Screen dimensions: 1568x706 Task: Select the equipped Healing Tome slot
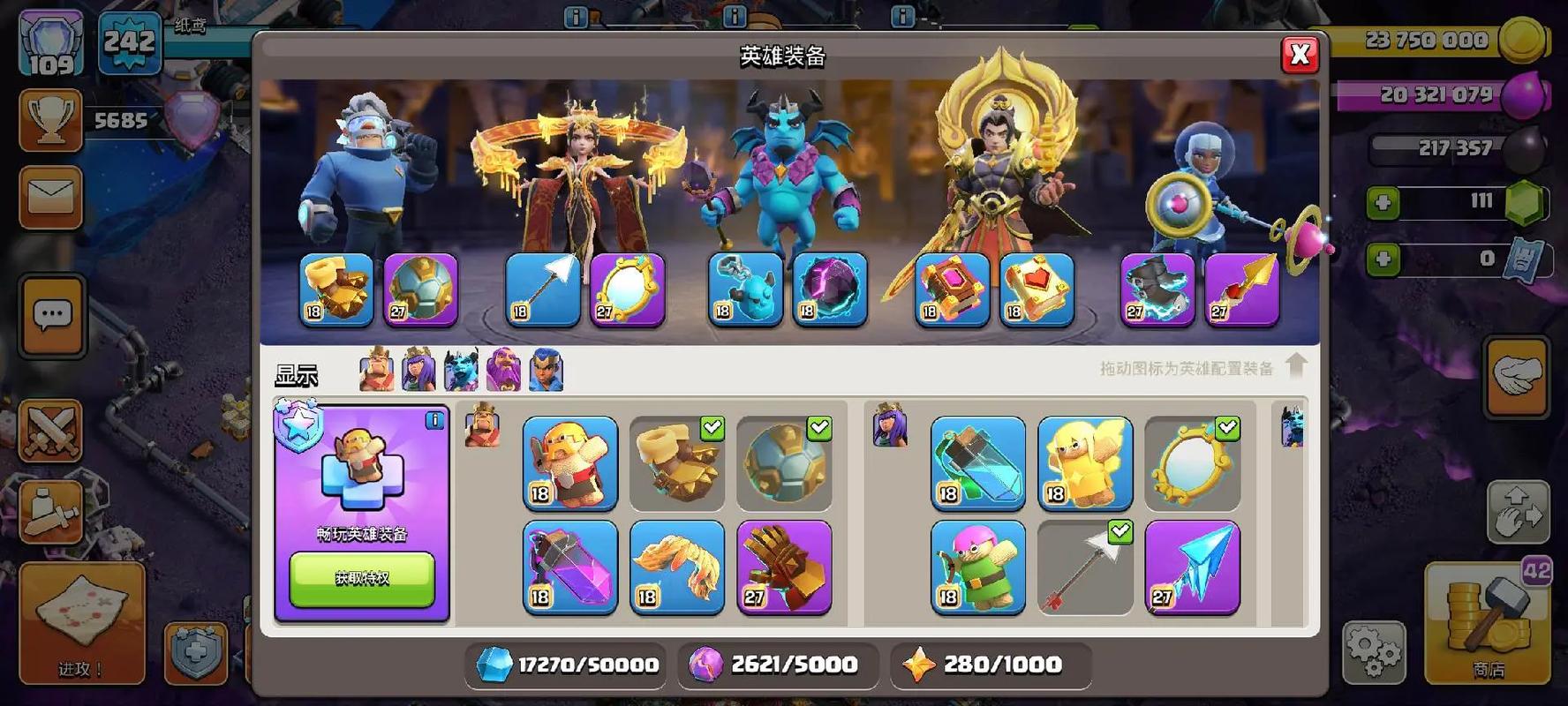click(1037, 289)
